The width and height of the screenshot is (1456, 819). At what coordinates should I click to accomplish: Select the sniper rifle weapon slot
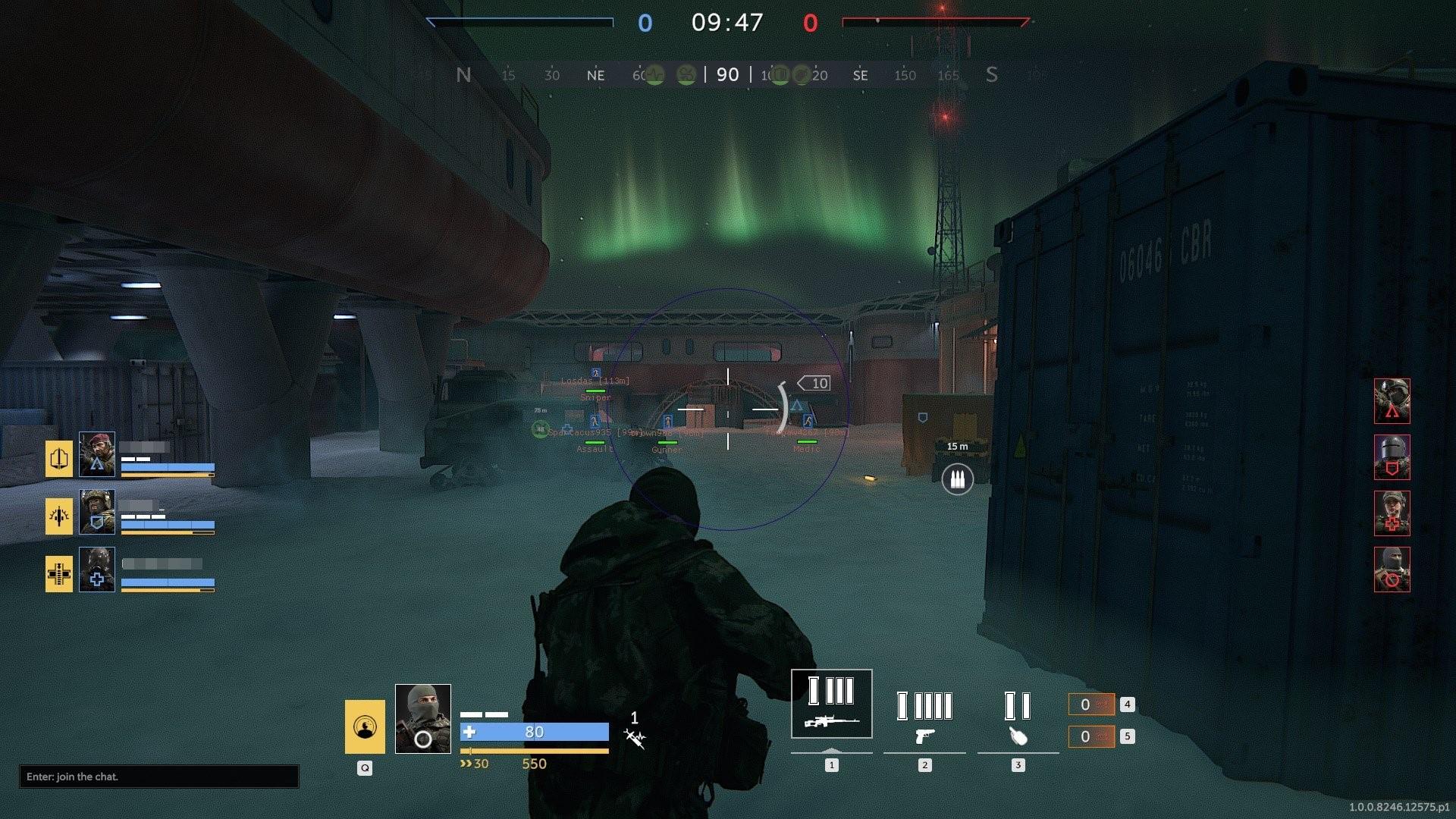(x=831, y=704)
